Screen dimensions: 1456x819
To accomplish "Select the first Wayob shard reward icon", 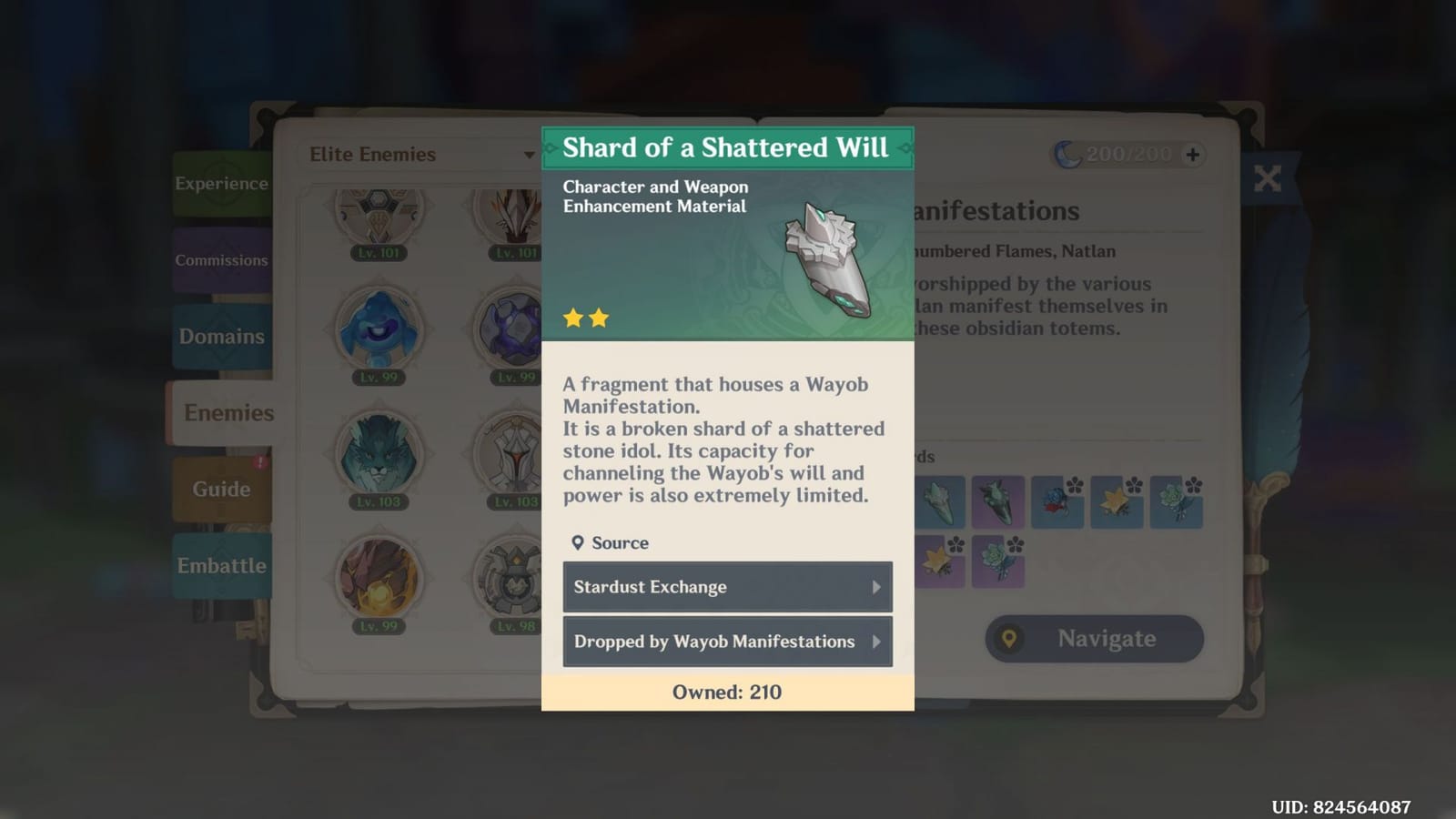I will click(x=937, y=501).
